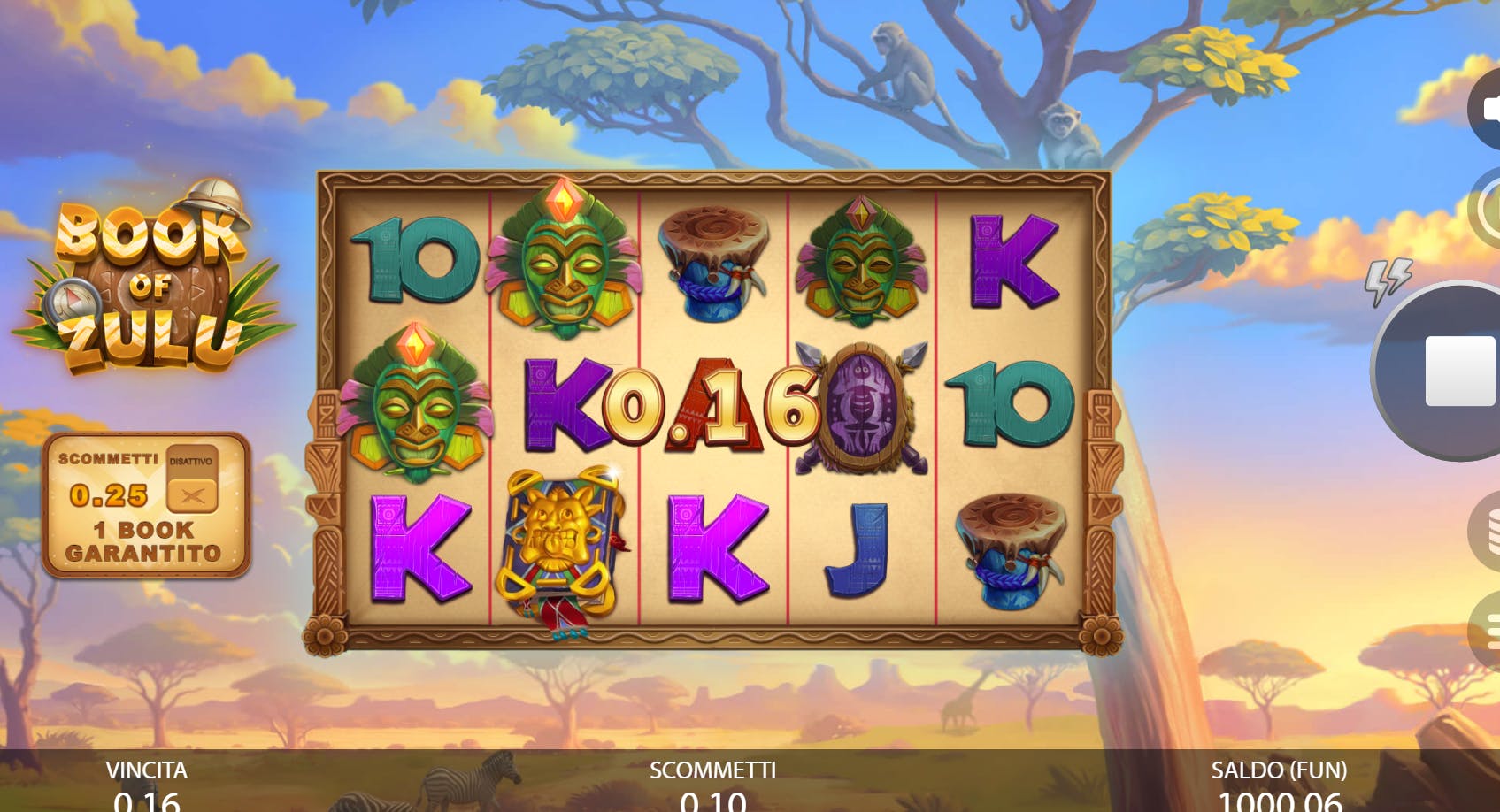
Task: Click the autoplay circle button below the speaker
Action: (1487, 209)
